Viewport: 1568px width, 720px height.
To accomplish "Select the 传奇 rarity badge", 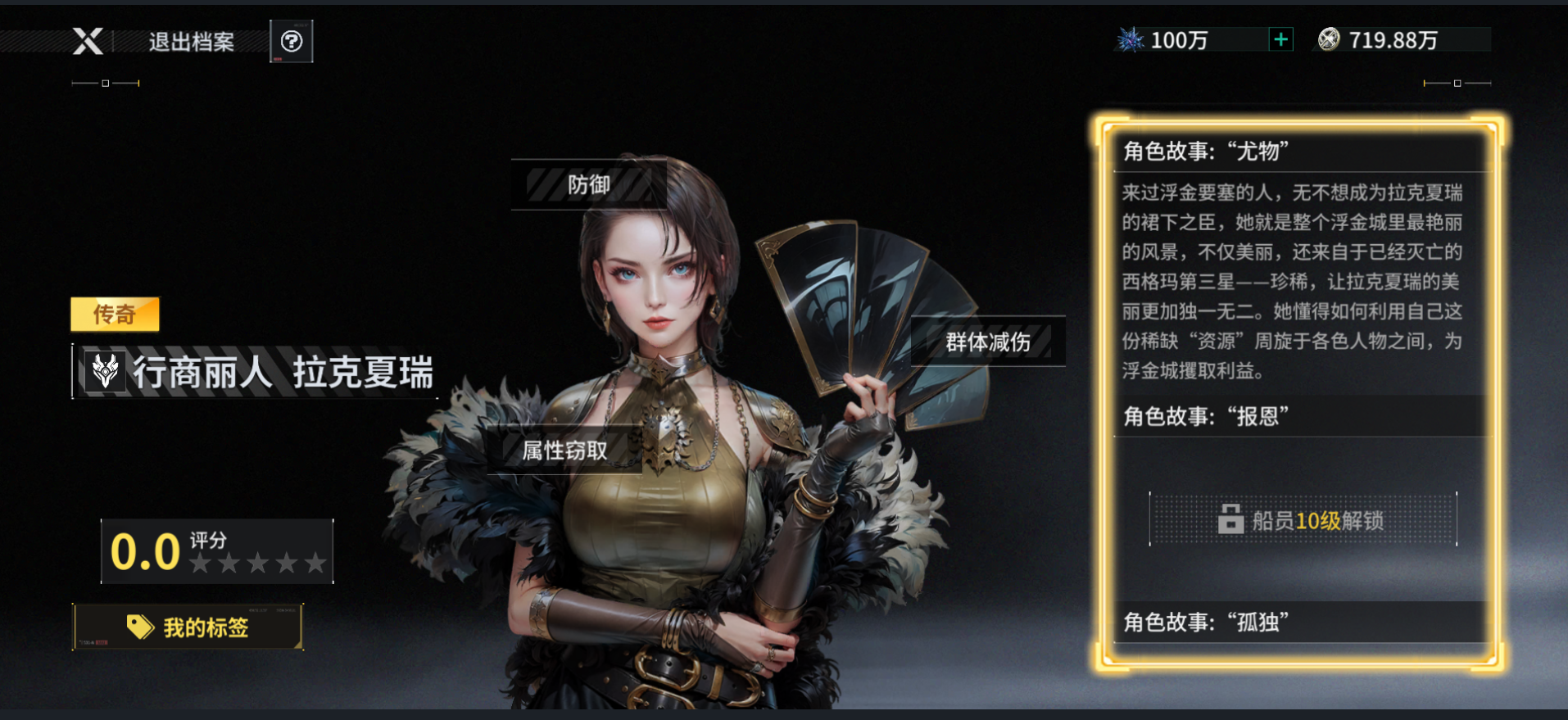I will 115,315.
